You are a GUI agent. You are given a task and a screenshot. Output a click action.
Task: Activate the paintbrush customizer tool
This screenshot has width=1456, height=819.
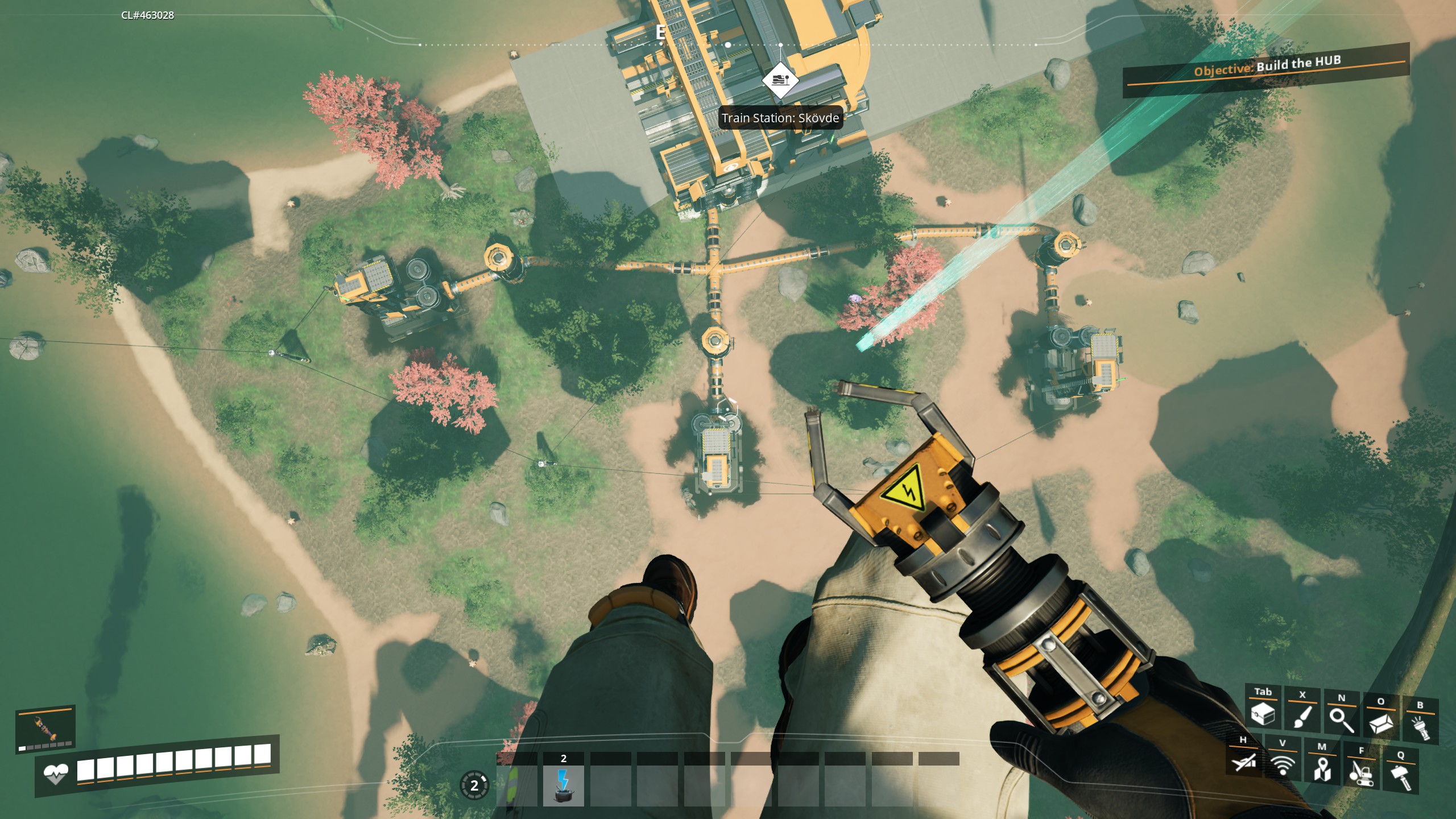[x=1302, y=716]
